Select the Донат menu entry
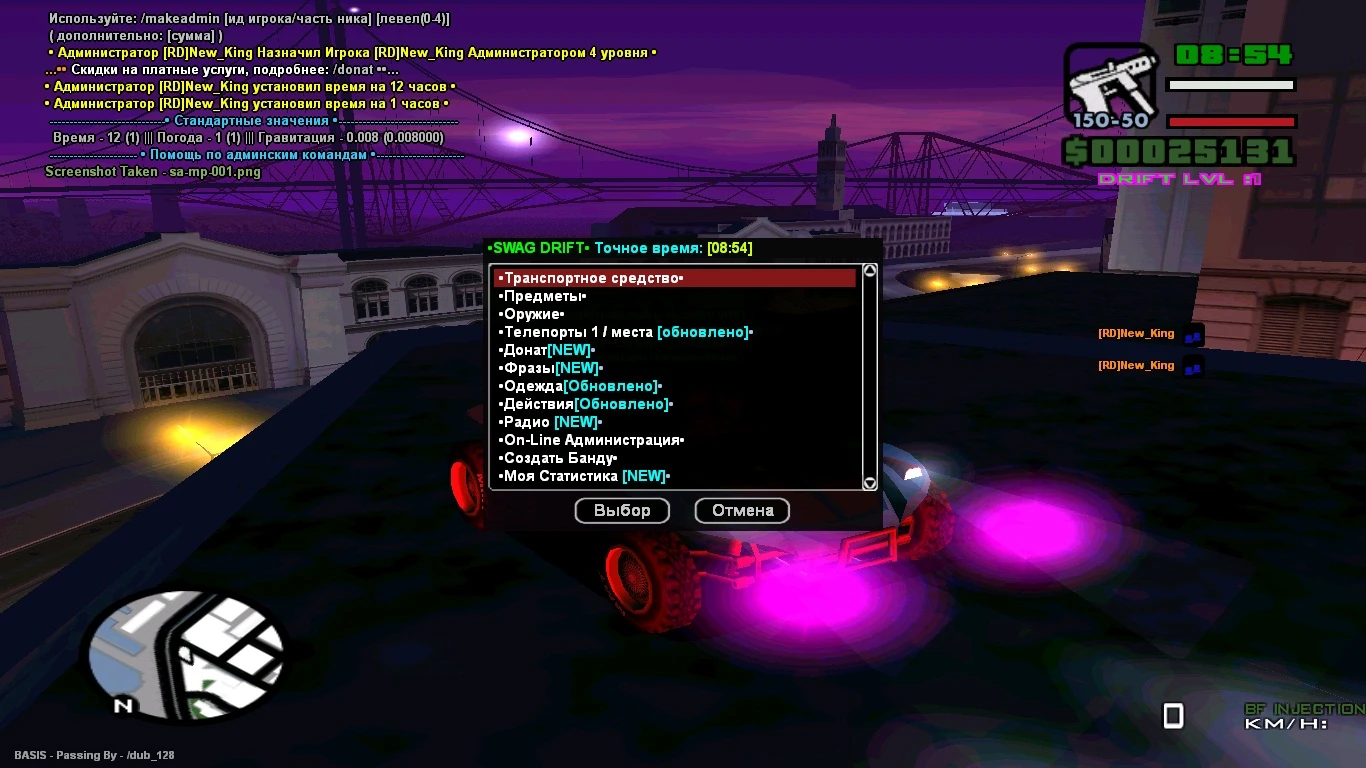The image size is (1366, 768). [x=547, y=350]
